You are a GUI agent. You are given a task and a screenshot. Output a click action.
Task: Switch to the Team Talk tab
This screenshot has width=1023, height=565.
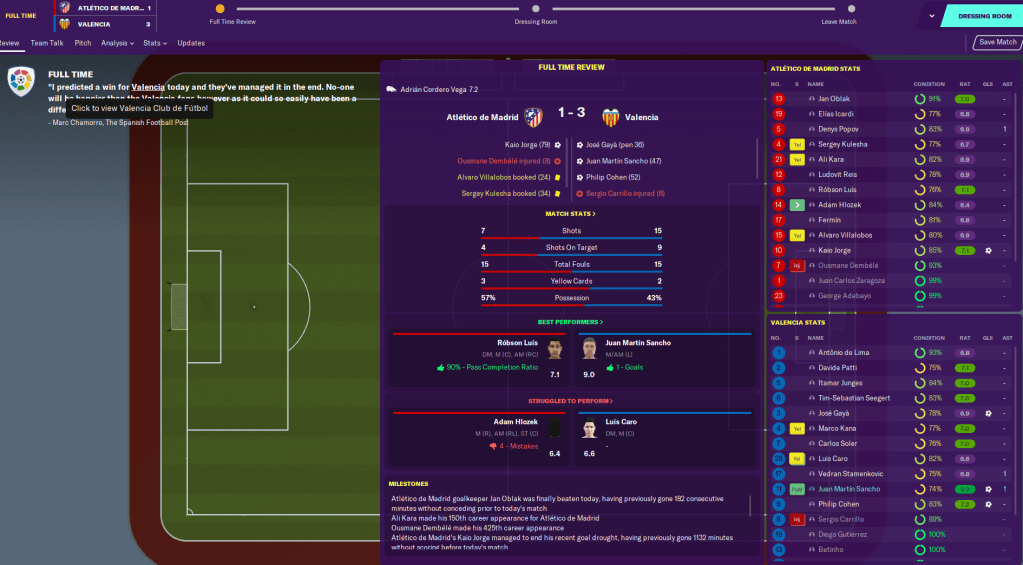[47, 43]
